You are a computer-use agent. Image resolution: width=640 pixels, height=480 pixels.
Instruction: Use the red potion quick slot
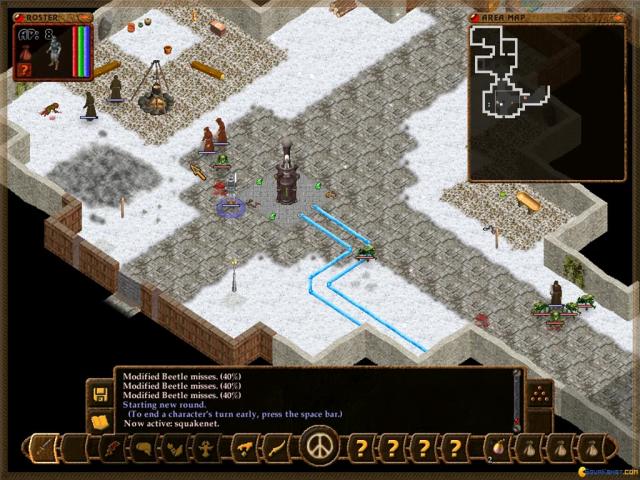pos(497,446)
